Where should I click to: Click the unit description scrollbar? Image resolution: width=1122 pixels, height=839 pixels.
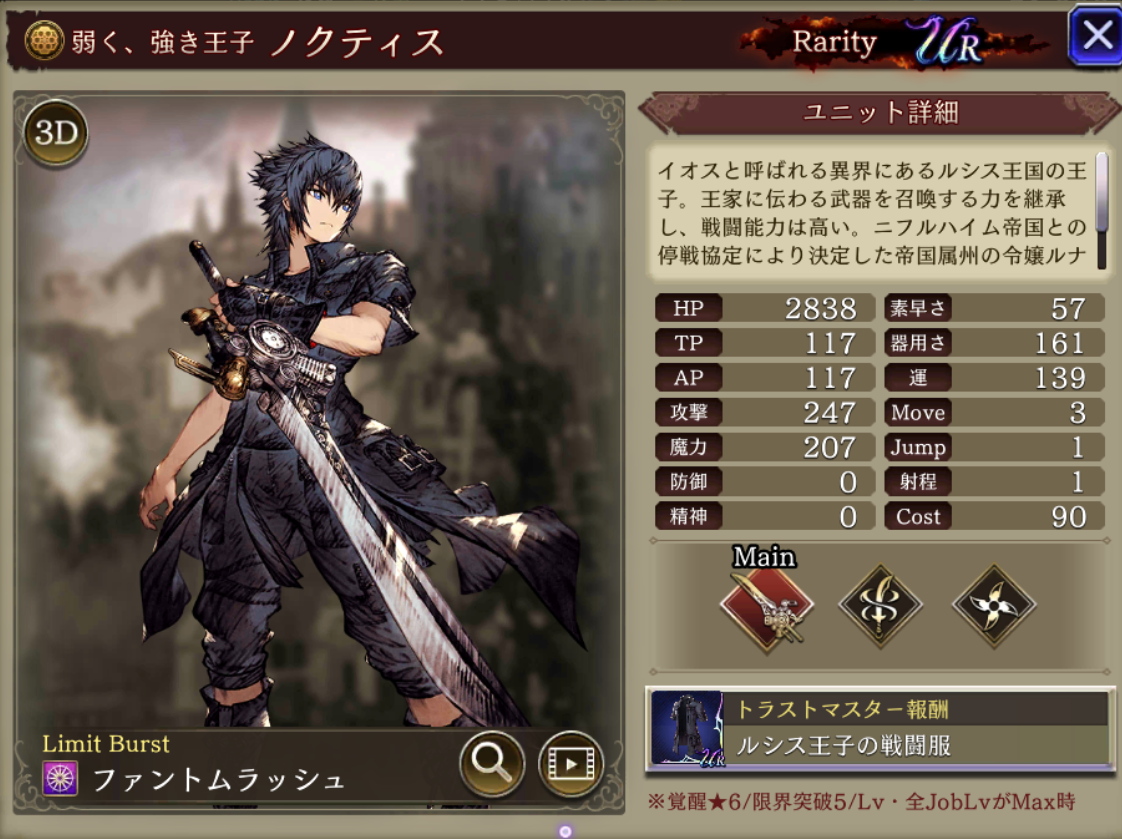[1102, 210]
